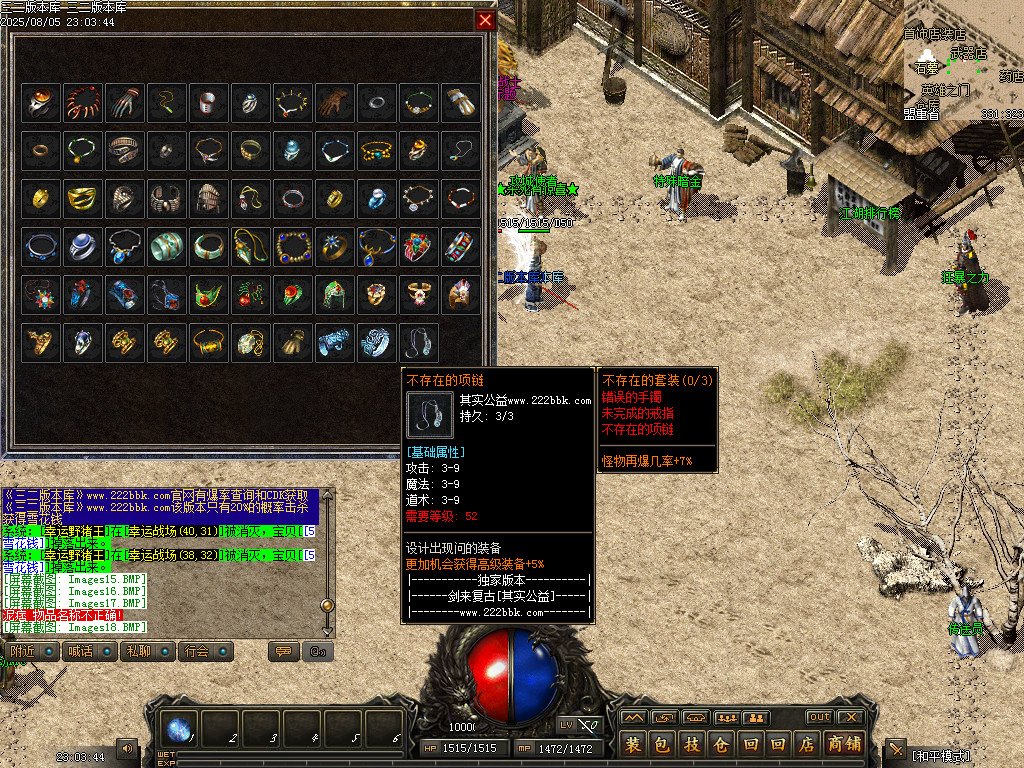Select the plain bronze band ring
Image resolution: width=1024 pixels, height=768 pixels.
(41, 150)
